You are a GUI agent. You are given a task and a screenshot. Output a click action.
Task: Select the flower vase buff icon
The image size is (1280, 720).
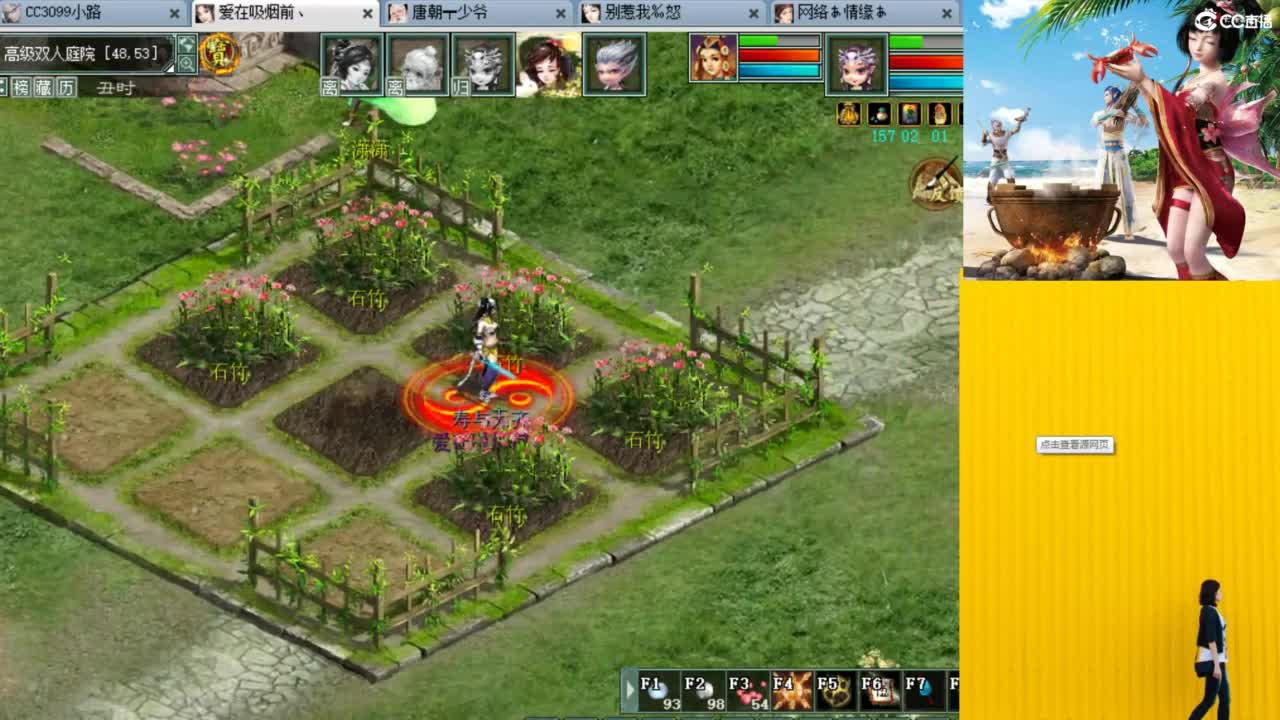[911, 115]
